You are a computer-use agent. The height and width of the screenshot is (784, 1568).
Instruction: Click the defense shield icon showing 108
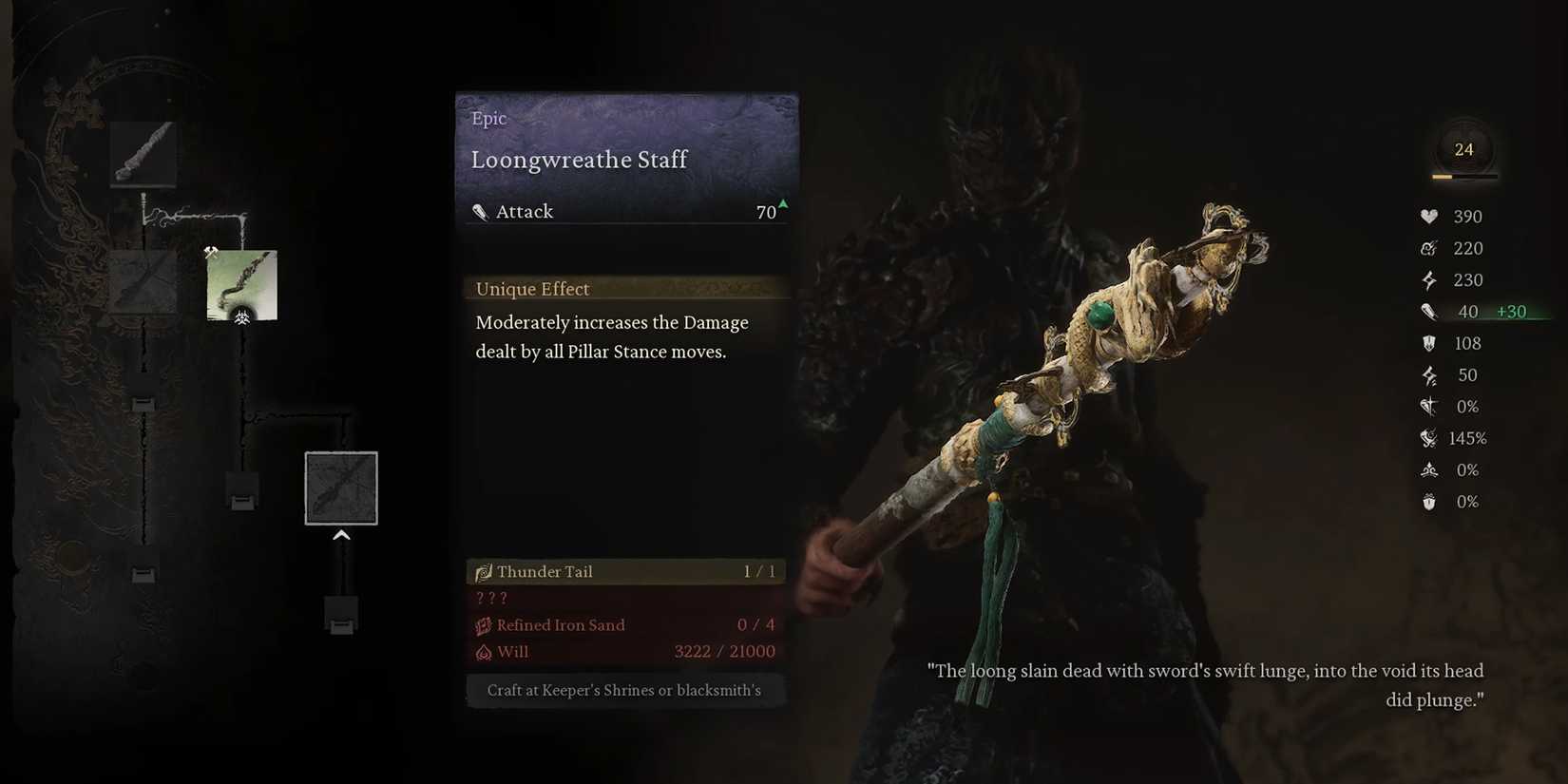pyautogui.click(x=1429, y=343)
